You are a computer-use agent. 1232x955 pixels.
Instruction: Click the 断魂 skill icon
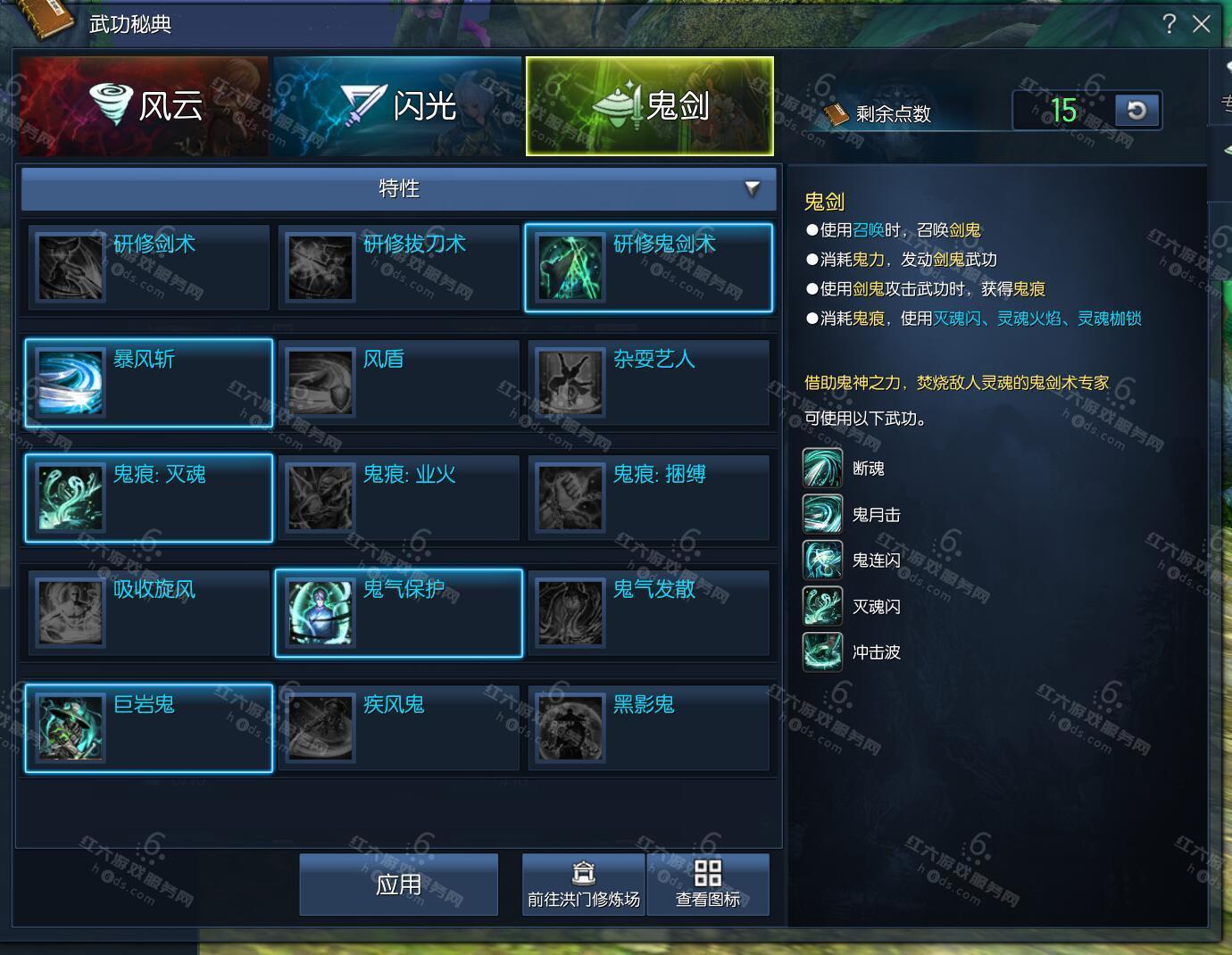point(822,469)
